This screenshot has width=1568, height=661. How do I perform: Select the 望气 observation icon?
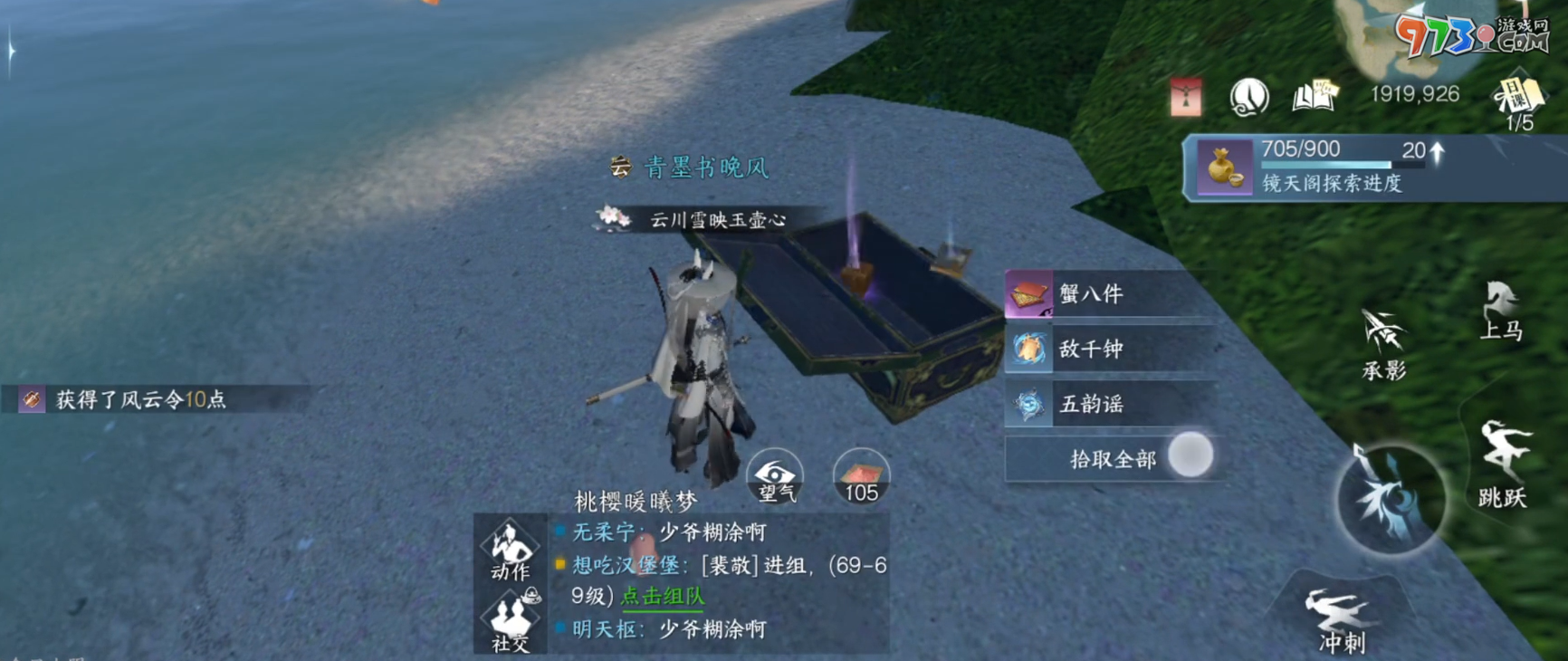[776, 475]
